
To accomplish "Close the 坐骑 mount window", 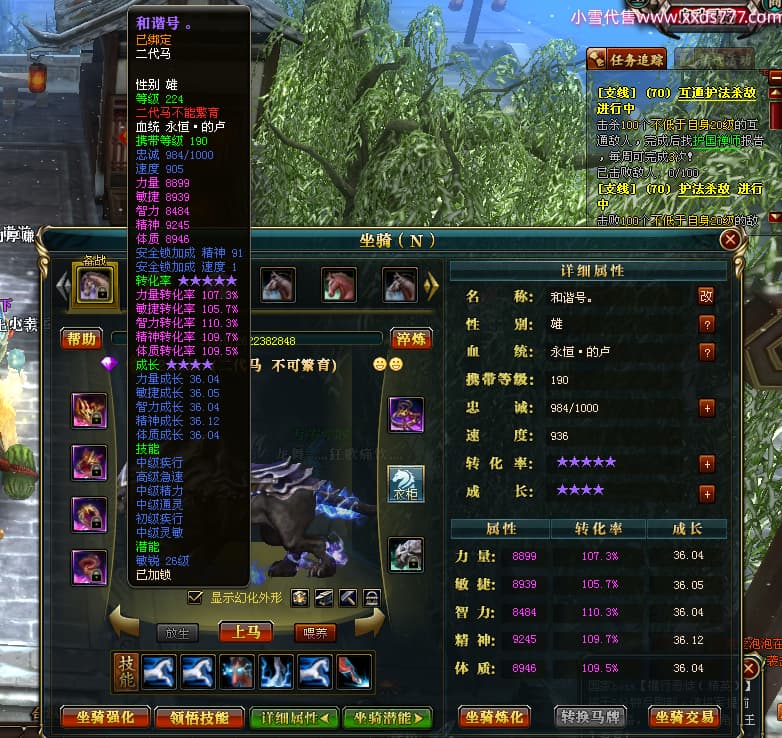I will point(731,240).
